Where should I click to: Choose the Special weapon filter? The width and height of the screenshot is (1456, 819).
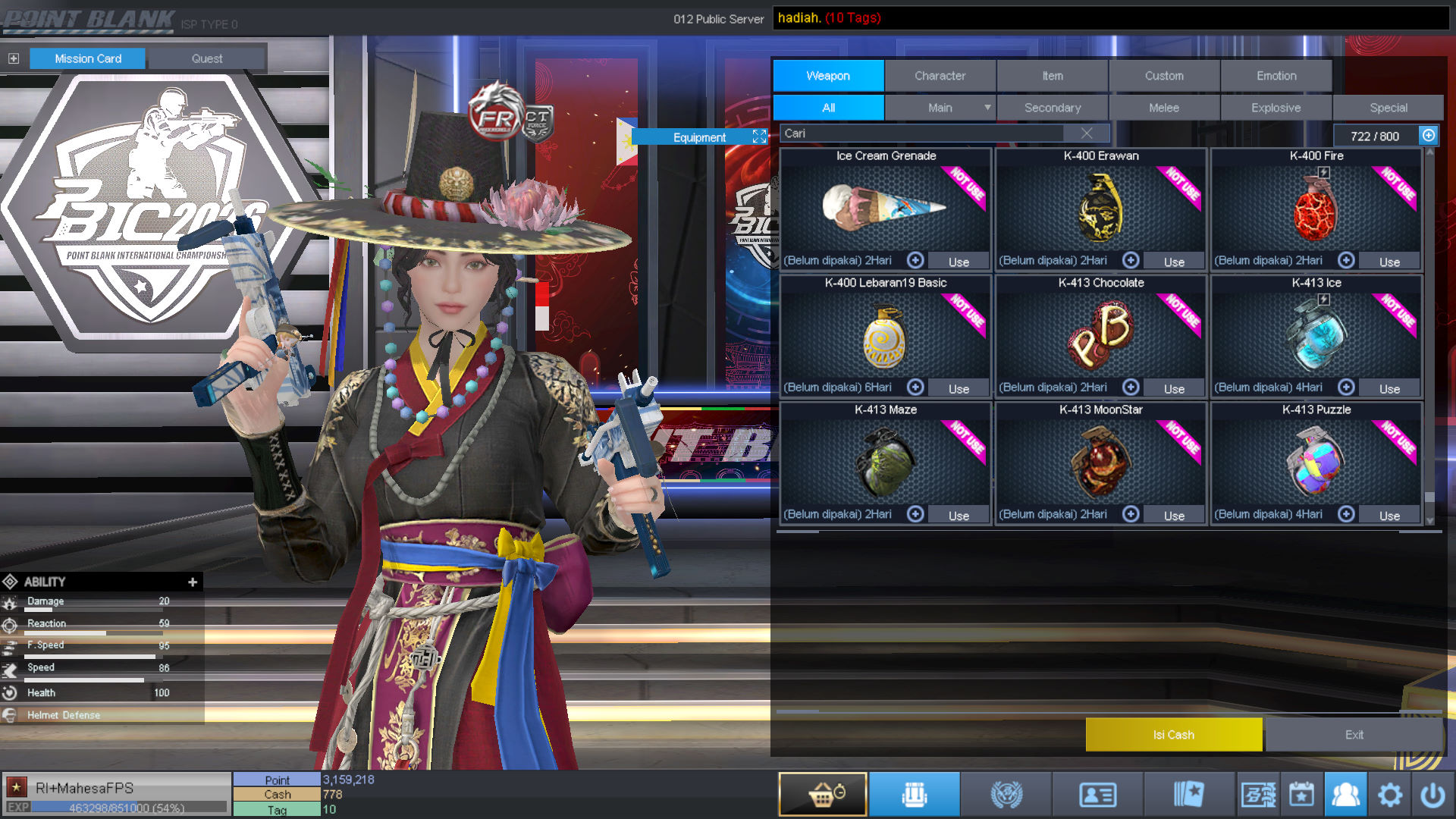pyautogui.click(x=1388, y=108)
